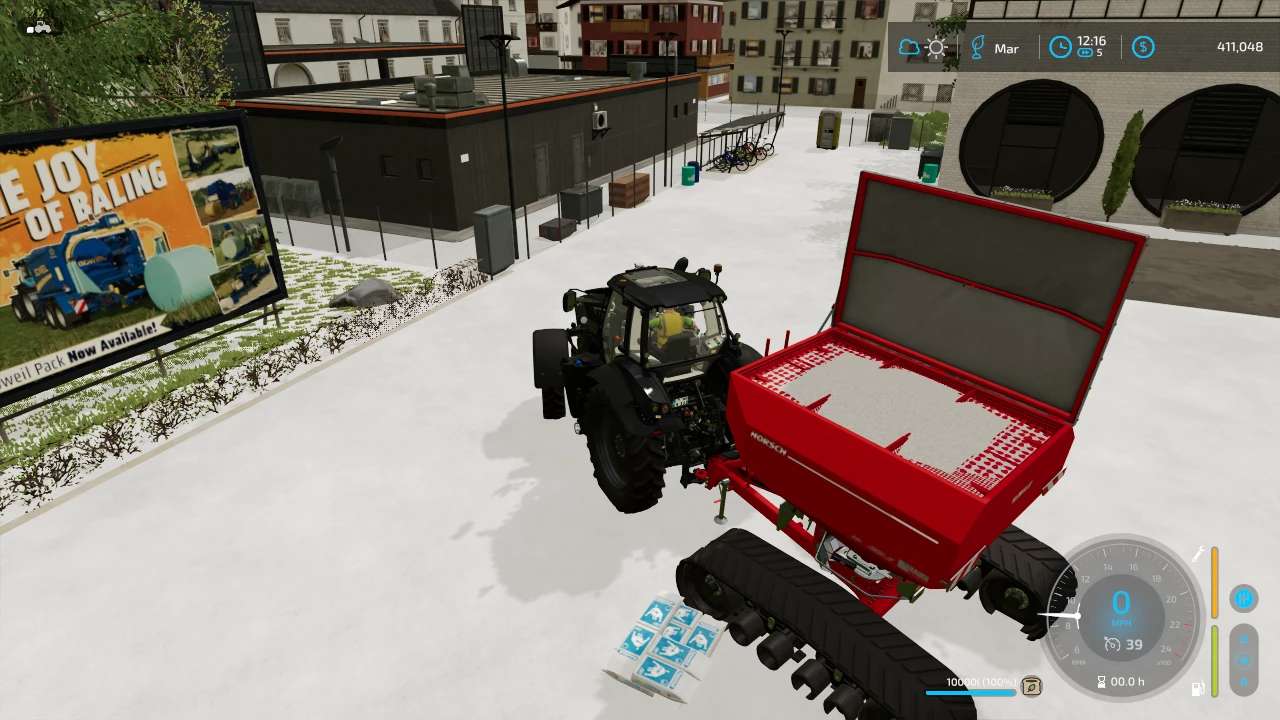
Task: Click the cloudy weather forecast icon
Action: [x=909, y=47]
